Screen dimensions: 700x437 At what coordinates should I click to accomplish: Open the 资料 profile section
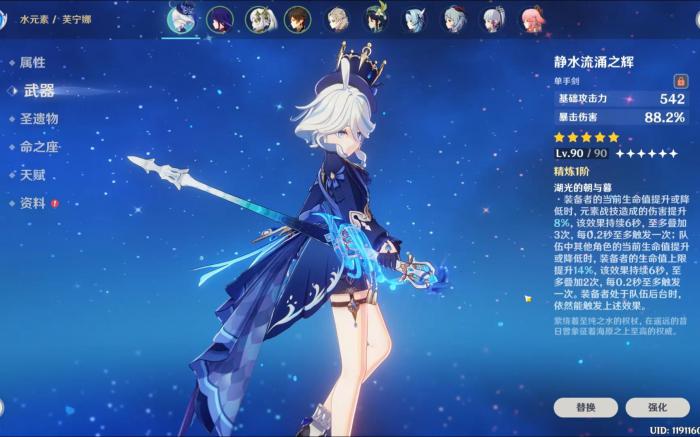(x=32, y=203)
